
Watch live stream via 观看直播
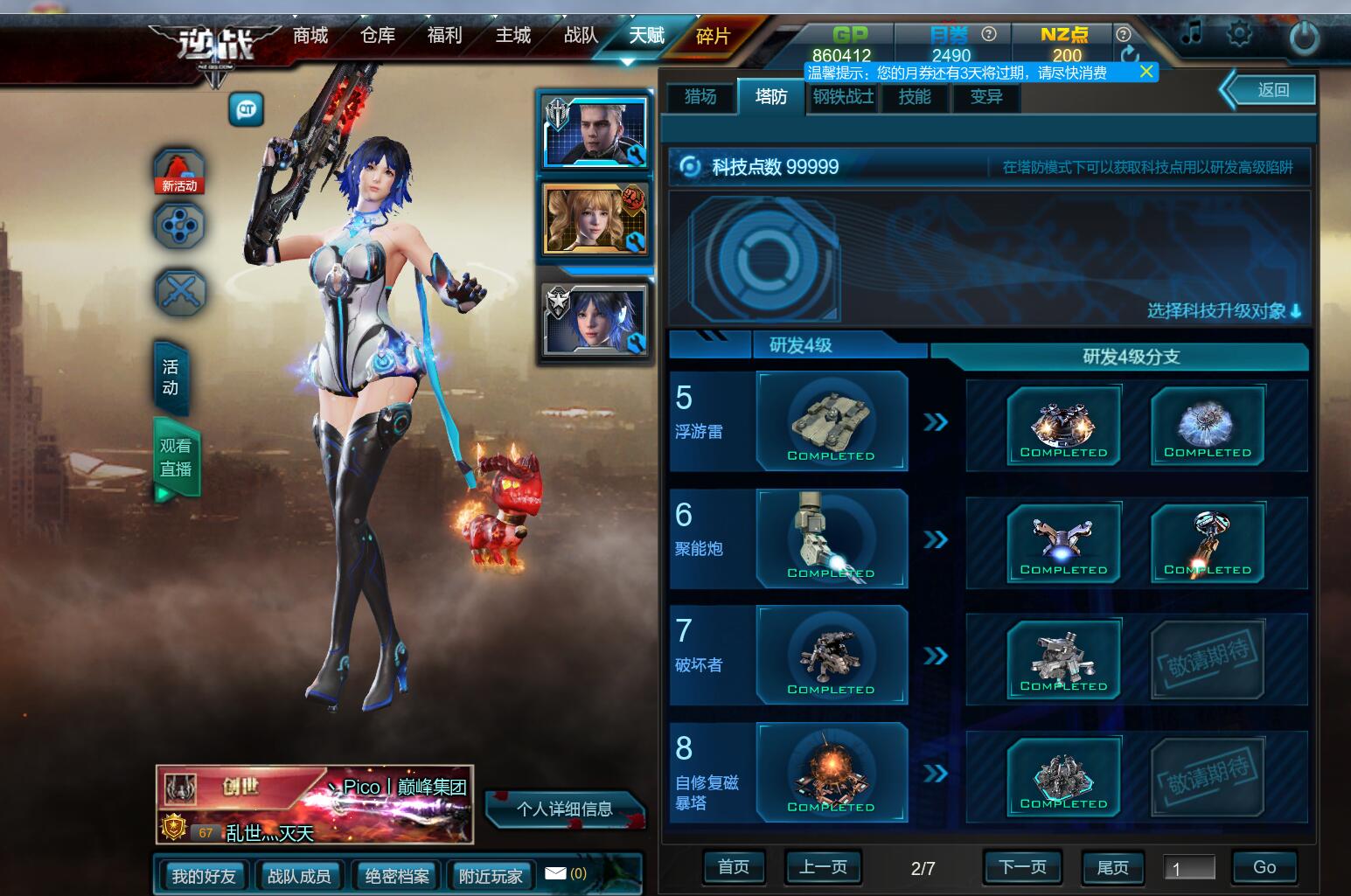[x=176, y=457]
